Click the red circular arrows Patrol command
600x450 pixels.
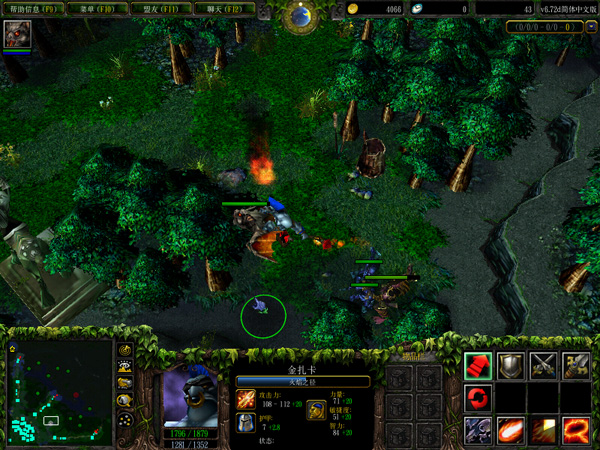(x=478, y=398)
